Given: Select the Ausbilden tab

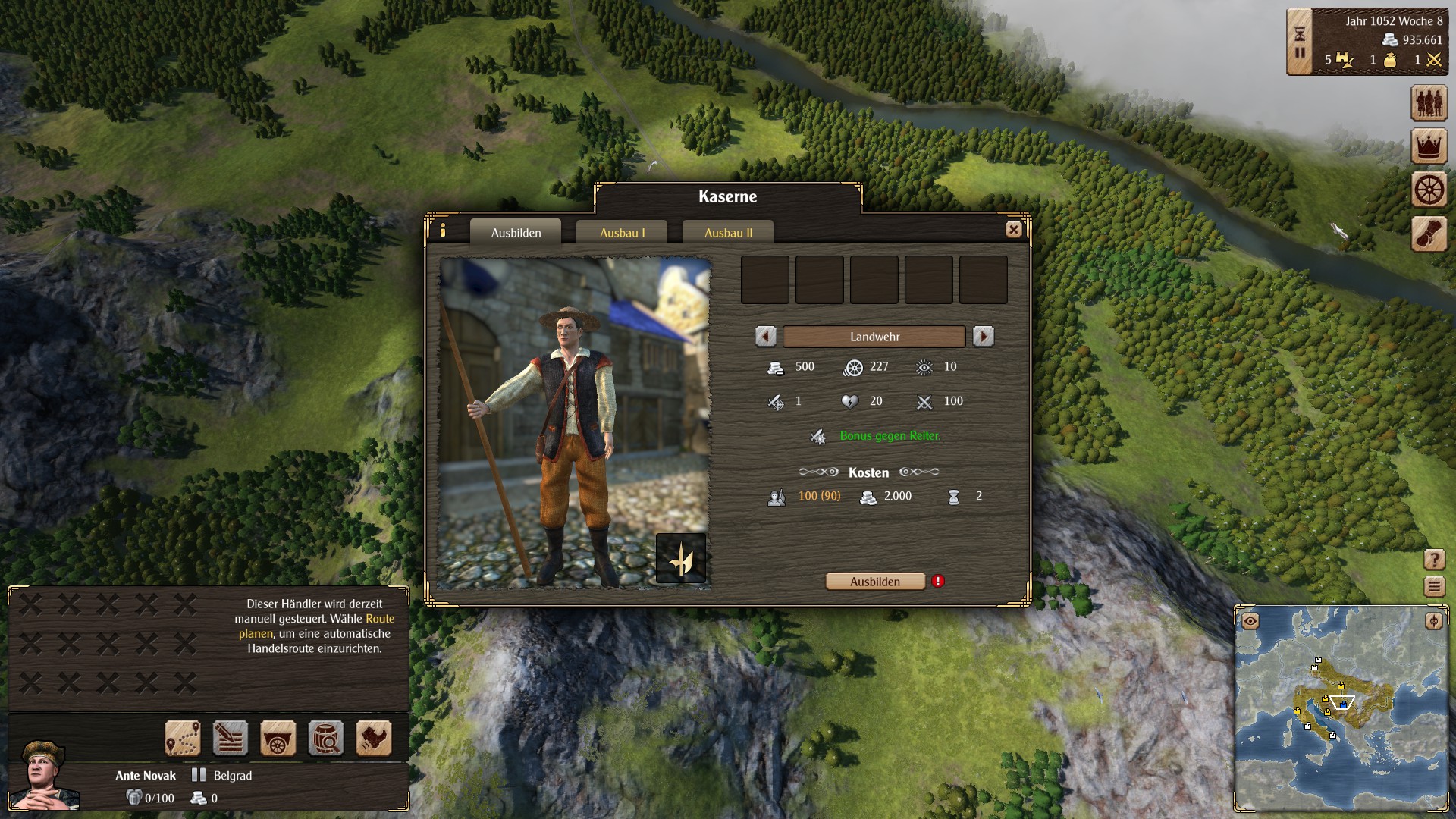Looking at the screenshot, I should (x=516, y=233).
